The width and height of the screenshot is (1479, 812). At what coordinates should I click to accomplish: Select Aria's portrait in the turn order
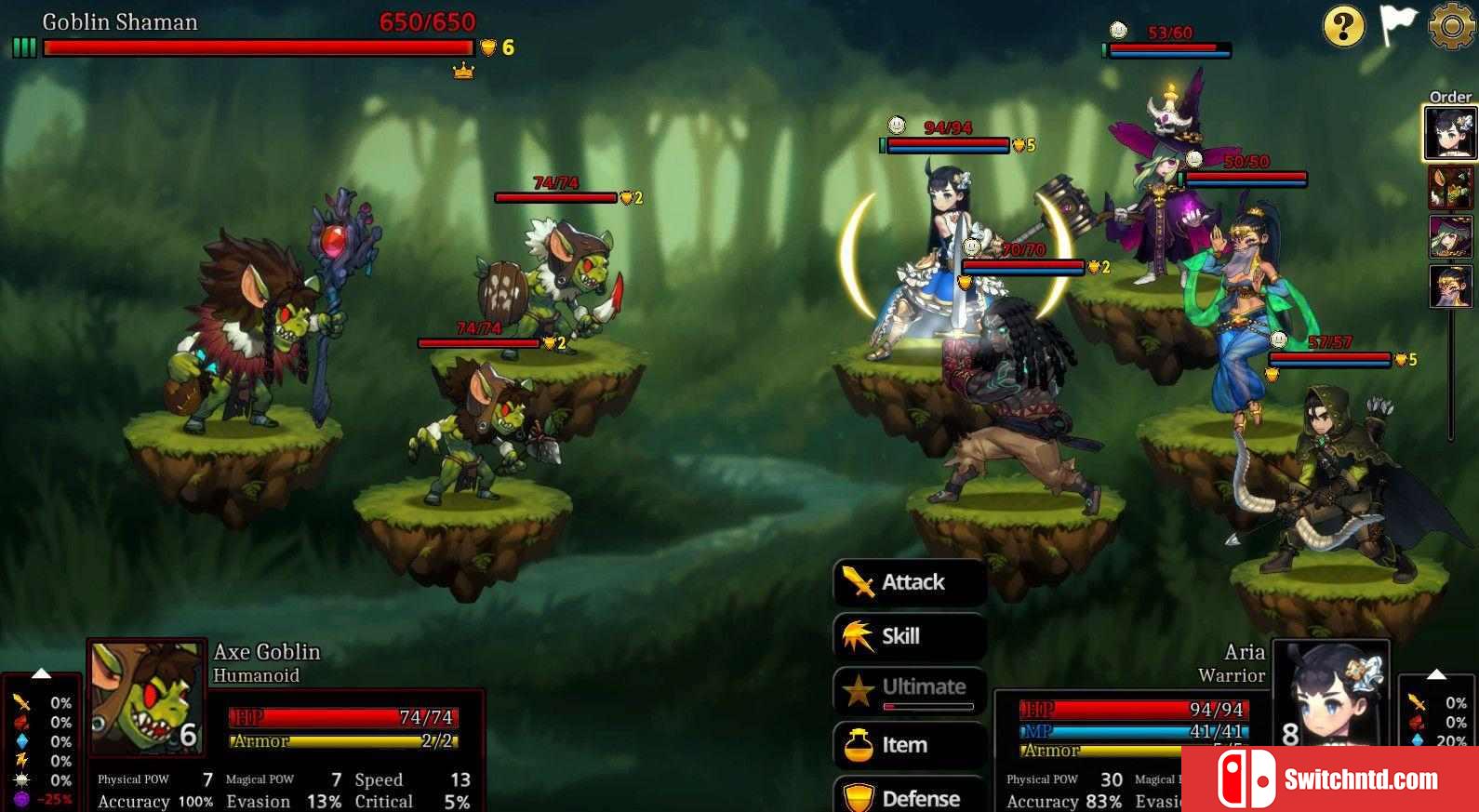click(1450, 133)
